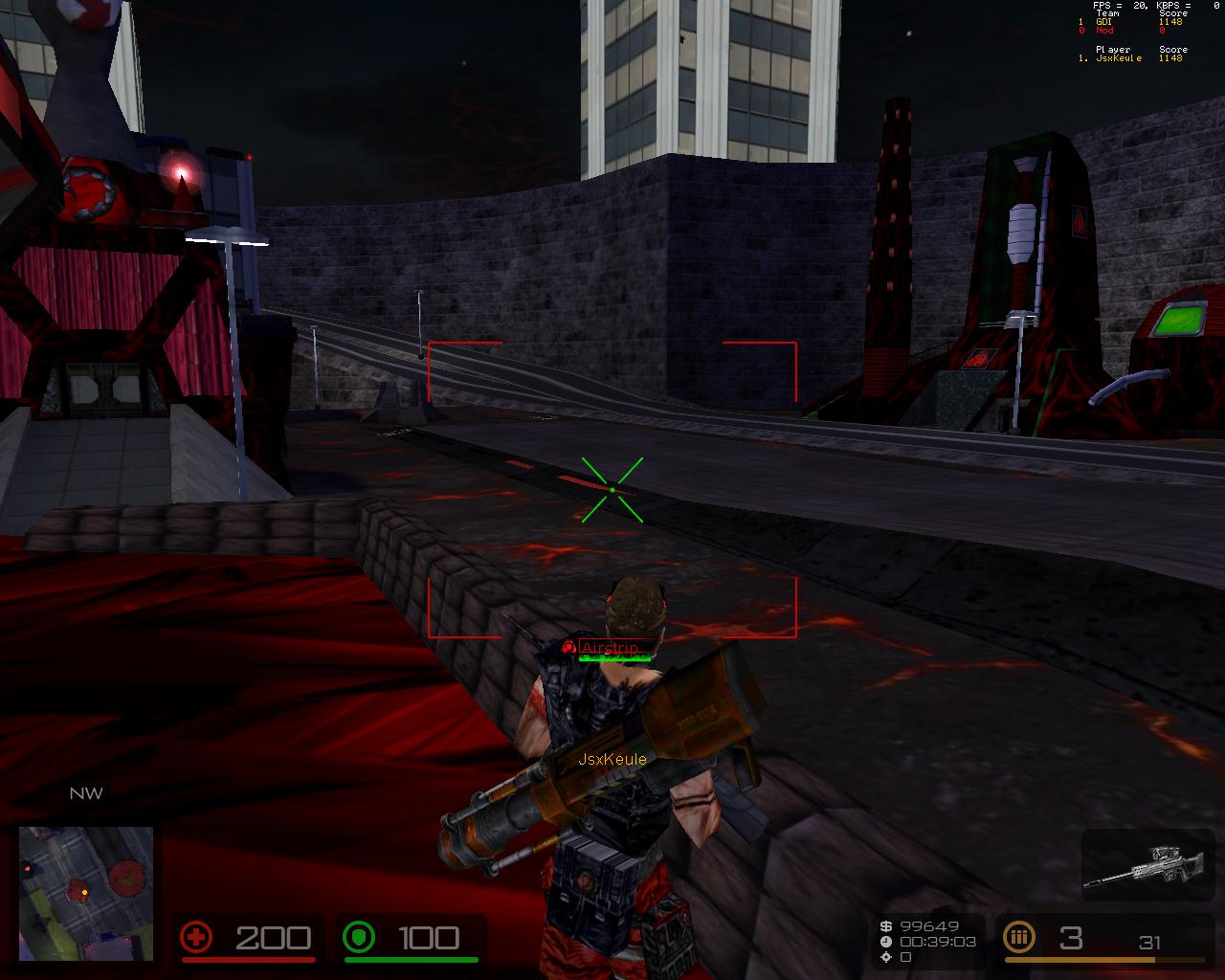1225x980 pixels.
Task: Choose the GDI team row
Action: click(x=1130, y=22)
